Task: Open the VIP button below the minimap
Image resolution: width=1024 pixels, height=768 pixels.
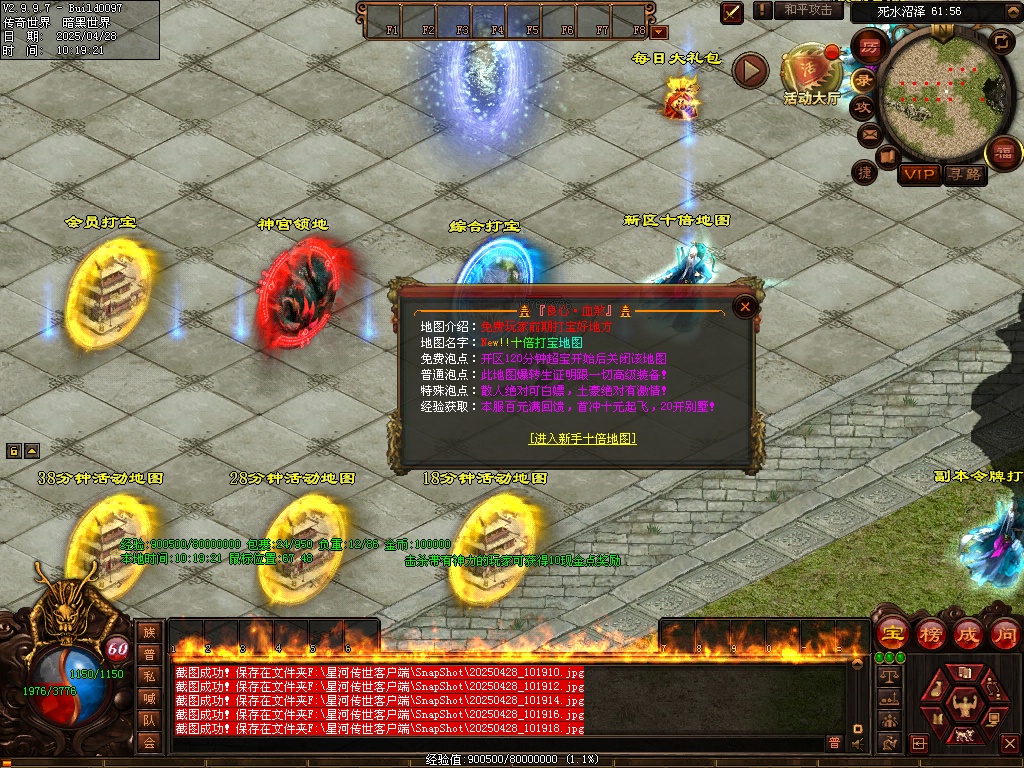Action: click(x=919, y=174)
